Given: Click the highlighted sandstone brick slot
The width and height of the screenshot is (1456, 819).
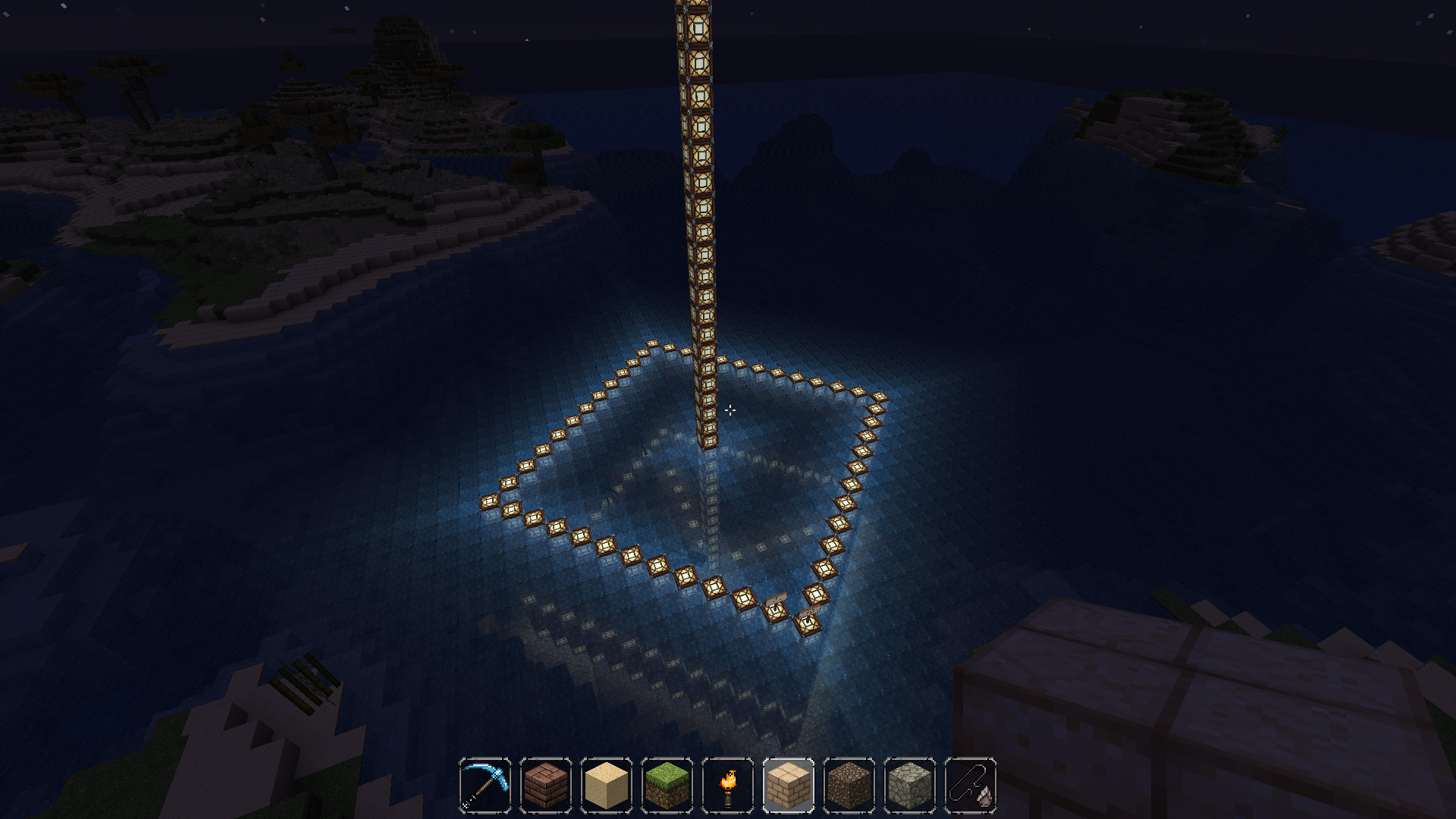Looking at the screenshot, I should click(x=789, y=785).
